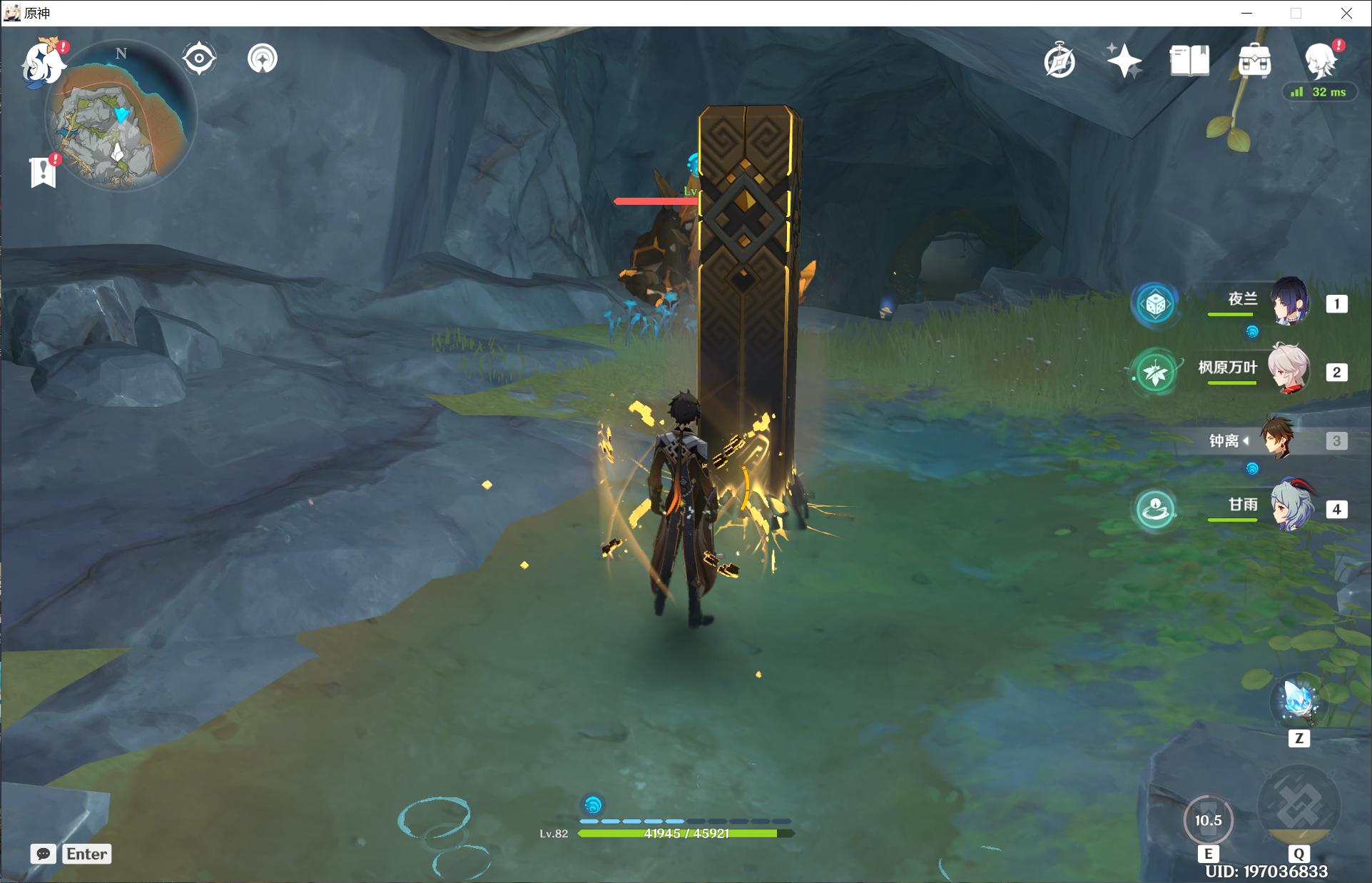Open the Wish star icon
The height and width of the screenshot is (883, 1372).
coord(1124,61)
